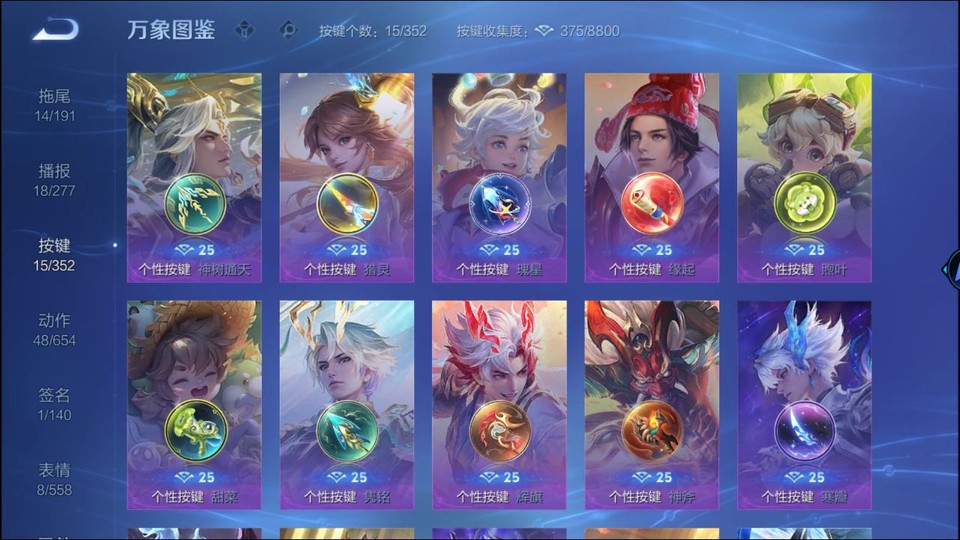
Task: Open the 播报 category tab
Action: [x=55, y=180]
